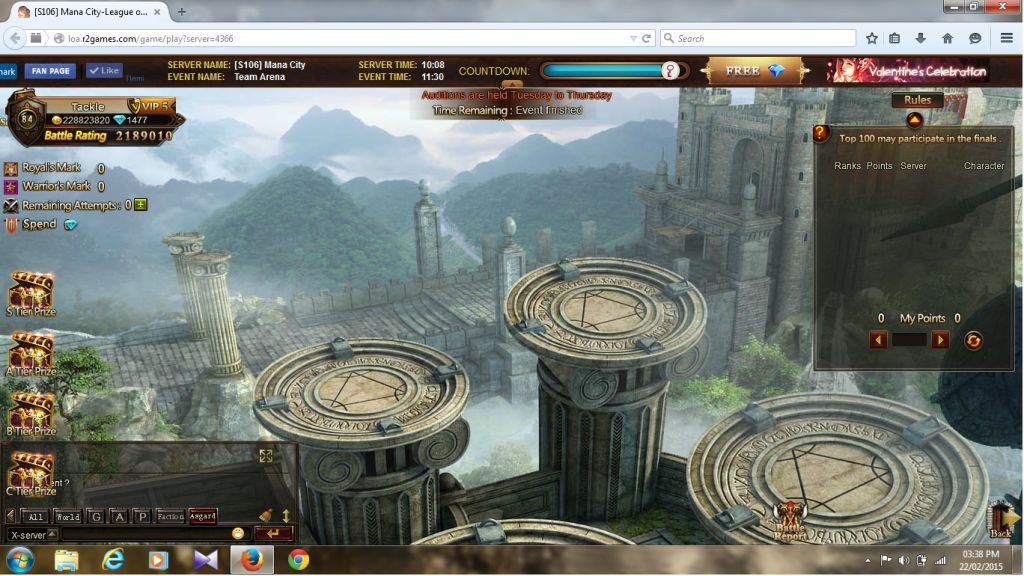1024x576 pixels.
Task: Click the Back door button
Action: tap(1001, 520)
